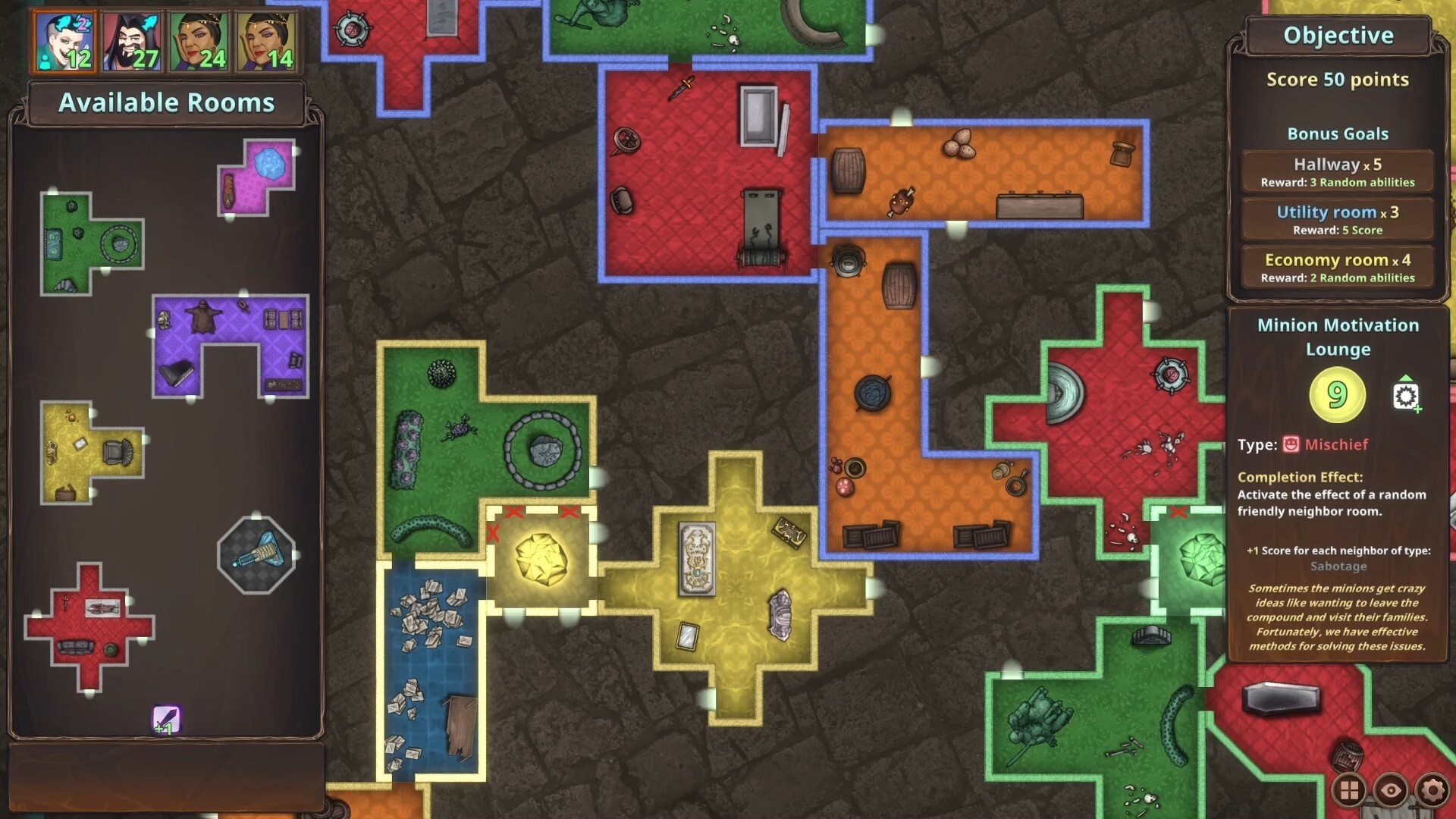
Task: Expand the Economy room x4 bonus goal
Action: click(x=1337, y=267)
